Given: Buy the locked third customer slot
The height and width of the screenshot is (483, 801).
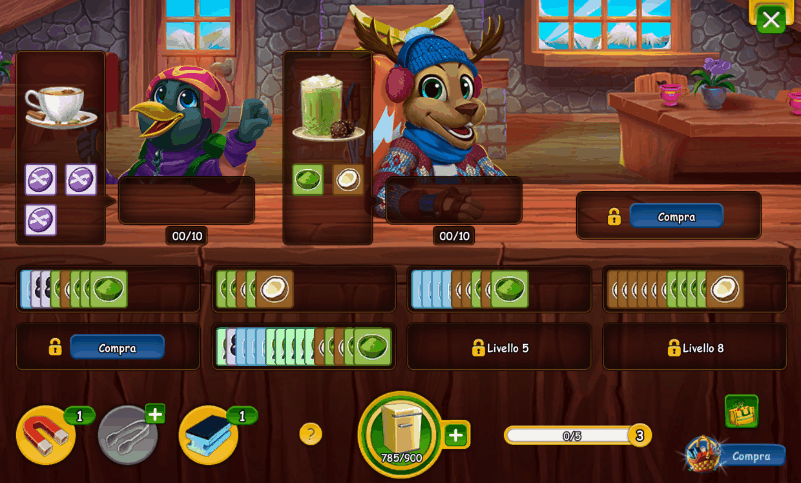Looking at the screenshot, I should 676,216.
